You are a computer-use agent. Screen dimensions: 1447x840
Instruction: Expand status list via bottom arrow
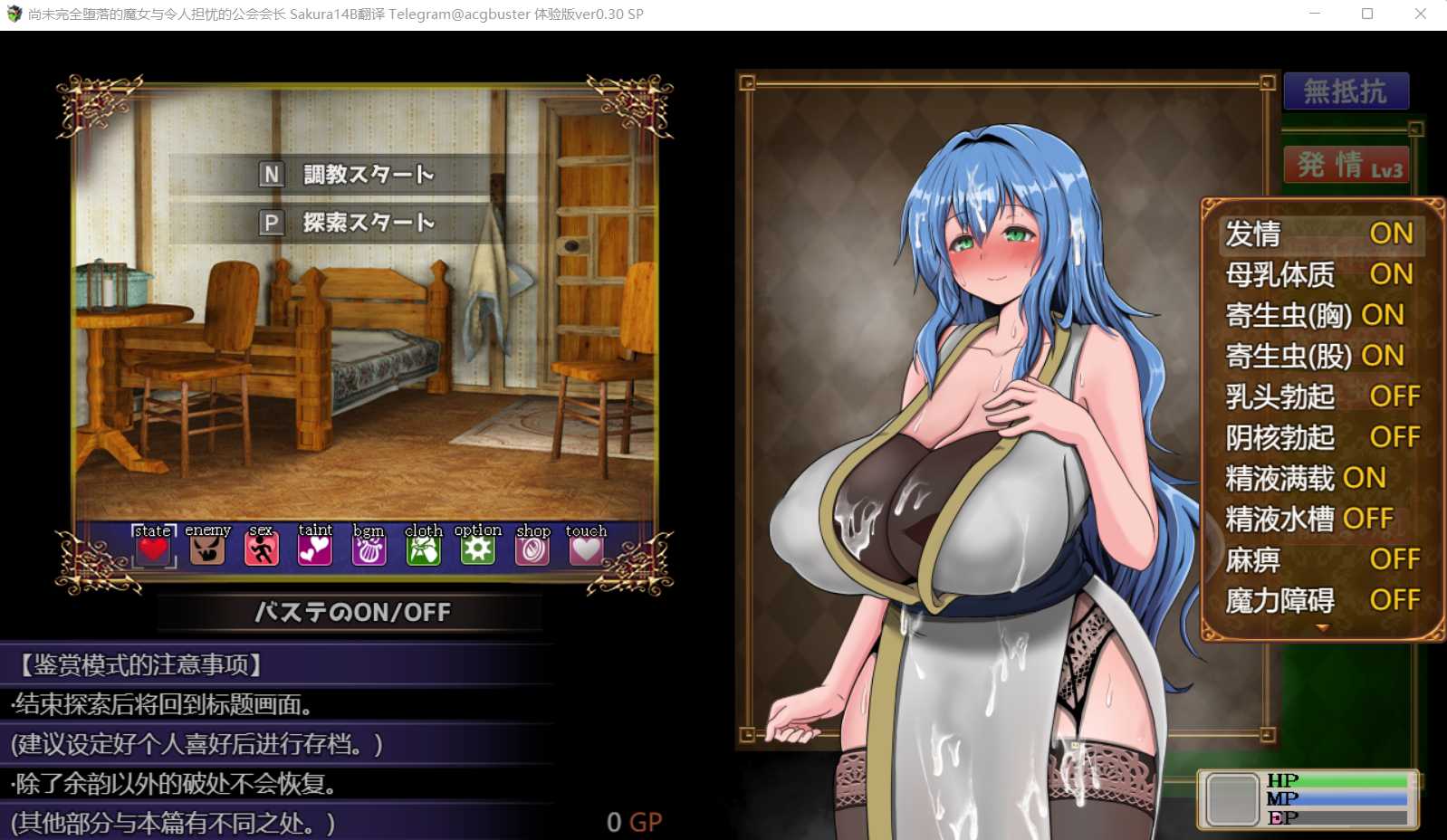(x=1324, y=626)
